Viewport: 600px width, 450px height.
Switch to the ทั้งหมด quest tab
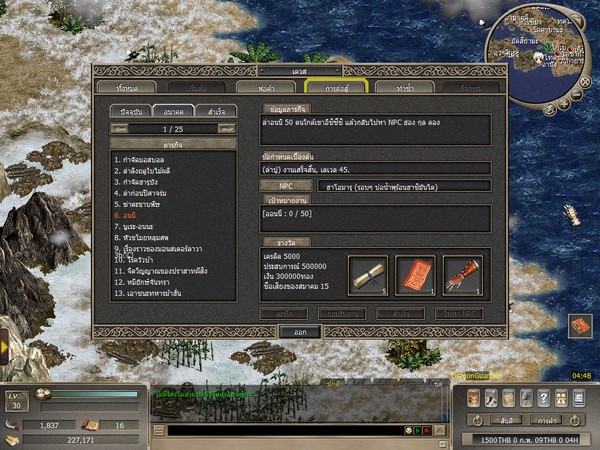[127, 88]
